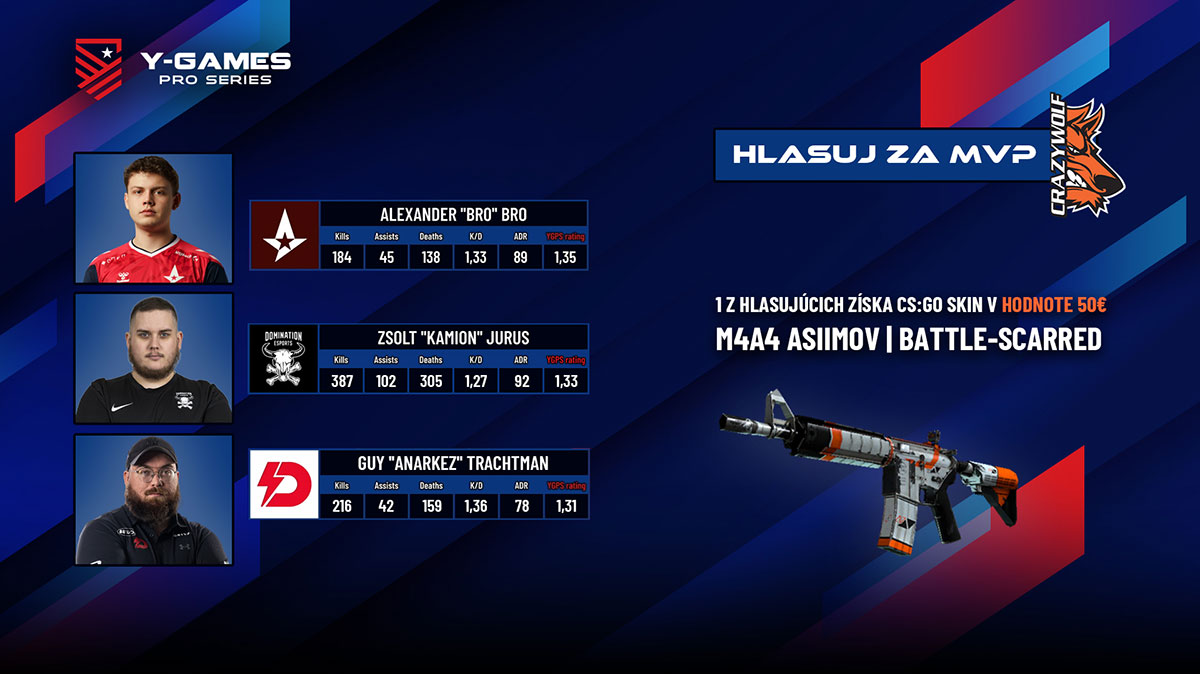The image size is (1200, 674).
Task: Select the player photo beside Zsolt "Kamion" Jurus
Action: (x=154, y=358)
